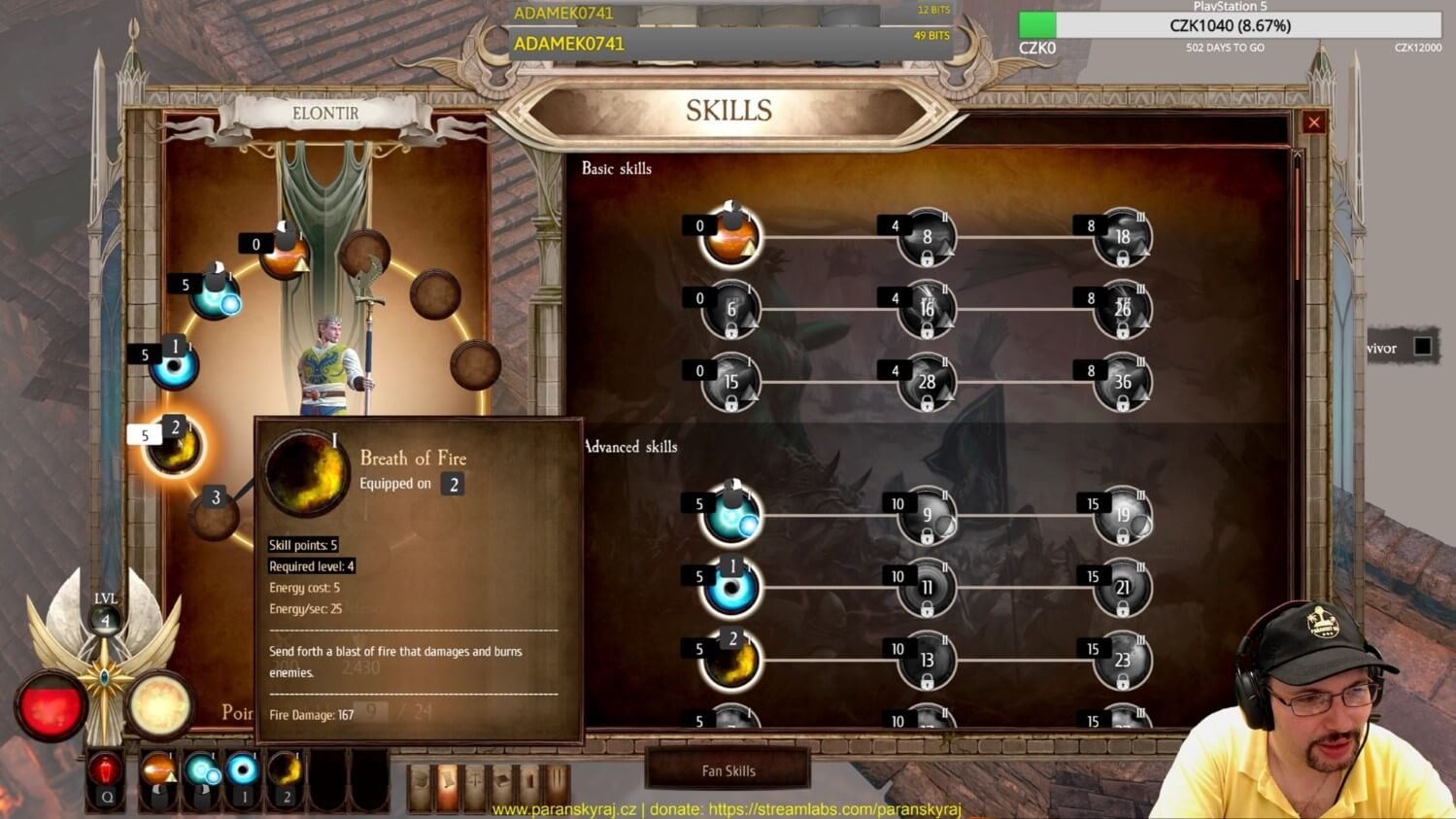Select the Breath of Fire advanced skill
1456x819 pixels.
[x=731, y=661]
